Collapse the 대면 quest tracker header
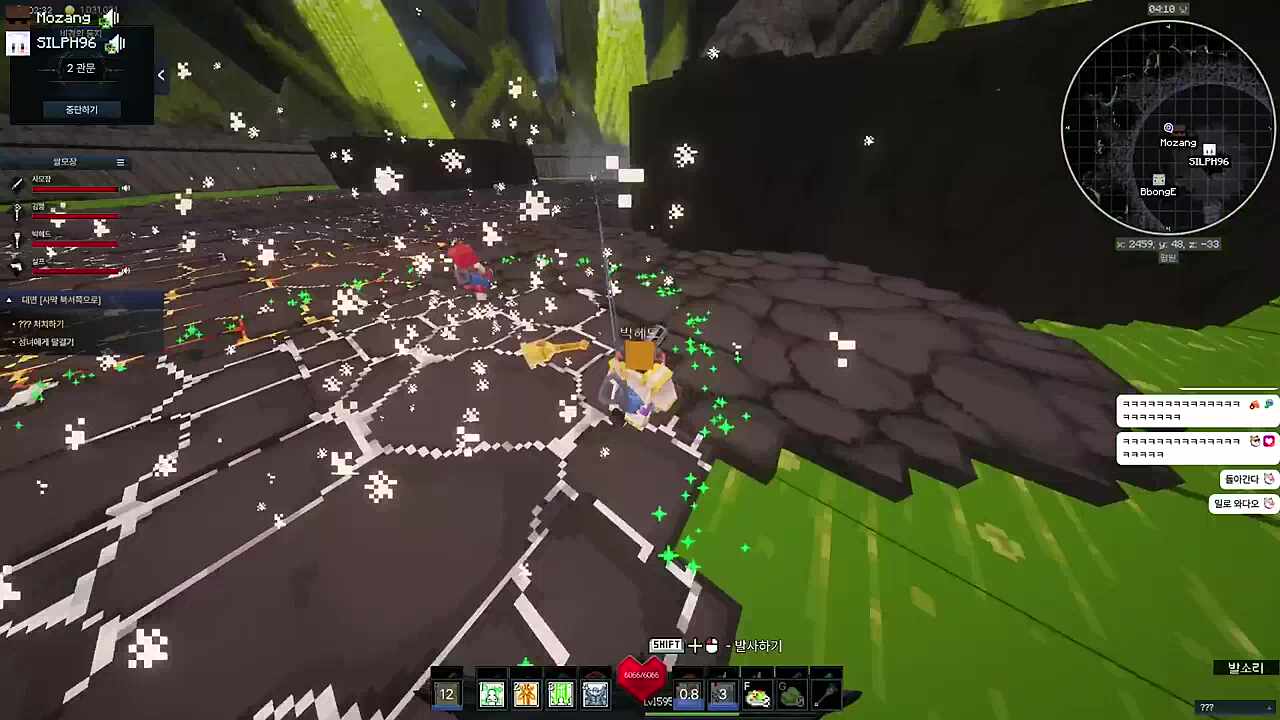The width and height of the screenshot is (1280, 720). pos(9,300)
